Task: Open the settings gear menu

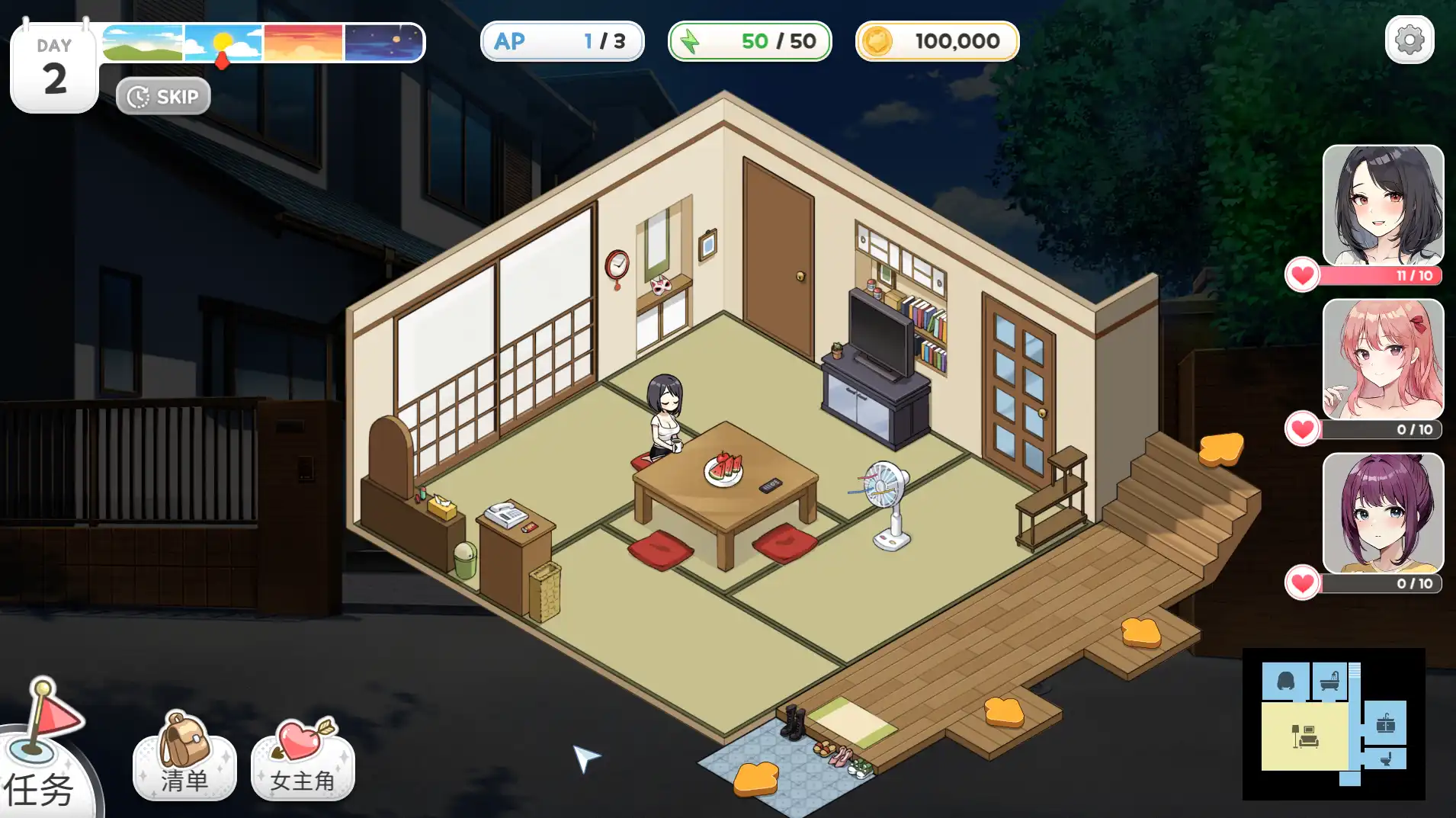Action: [x=1409, y=40]
